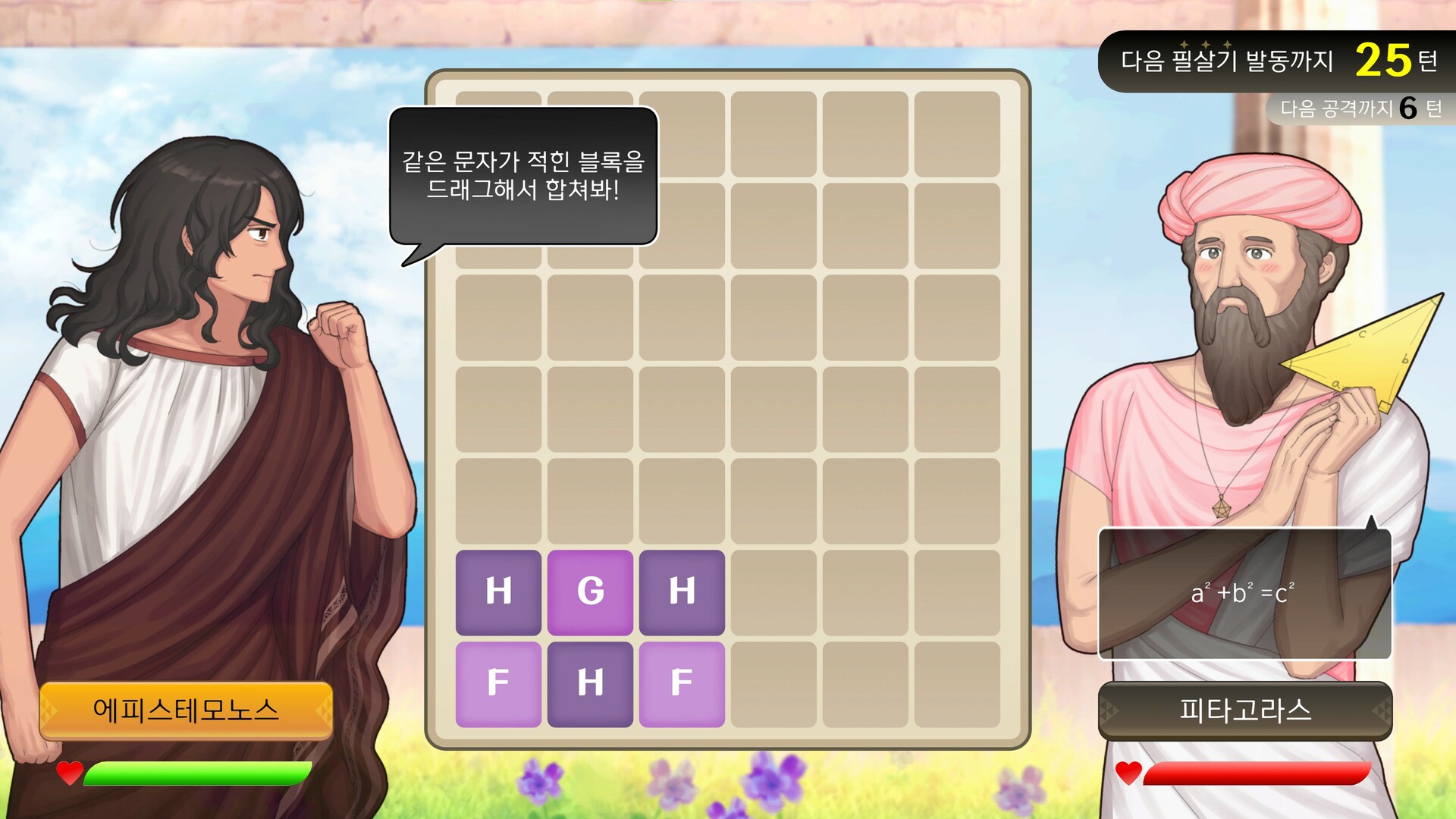
Task: Click the G block on the board
Action: (591, 591)
